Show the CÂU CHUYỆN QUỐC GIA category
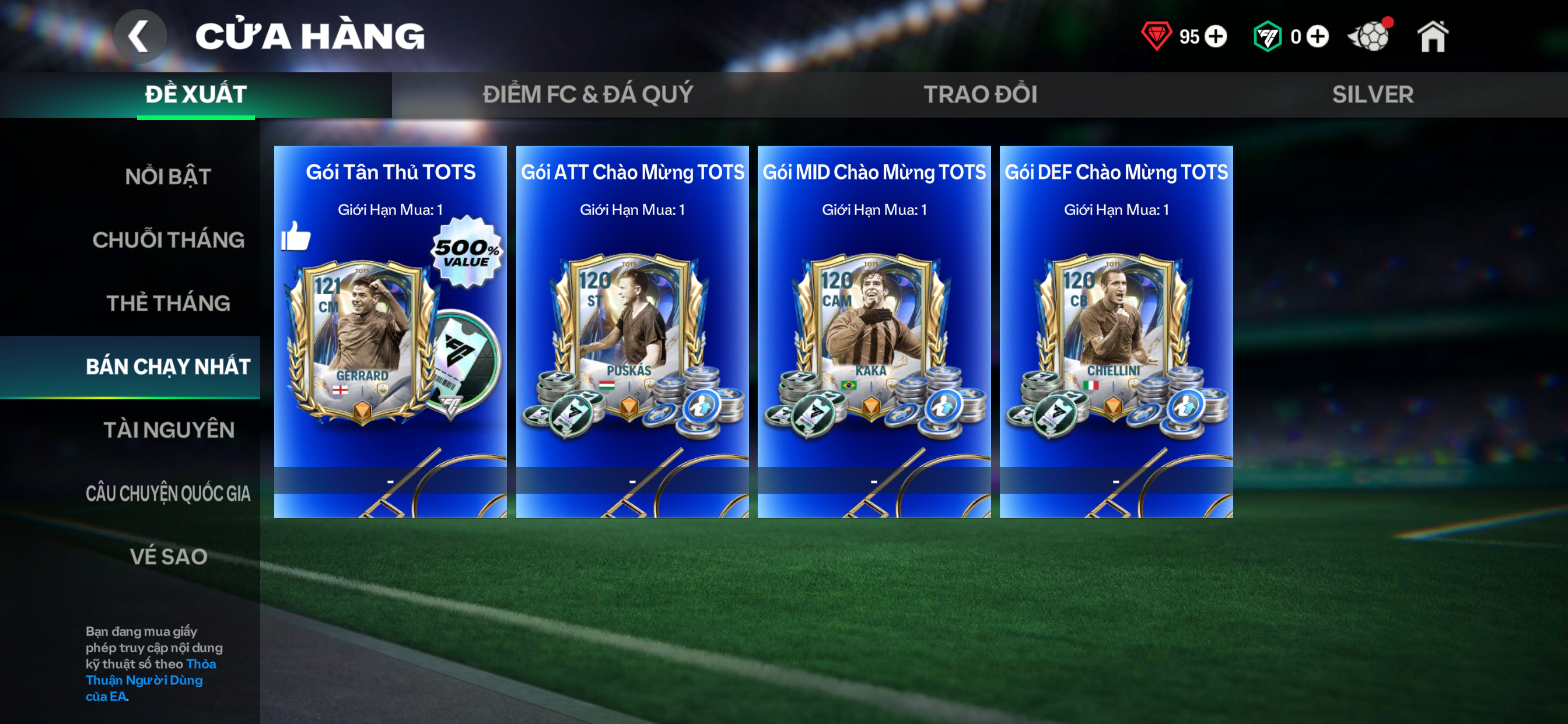1568x724 pixels. tap(168, 493)
